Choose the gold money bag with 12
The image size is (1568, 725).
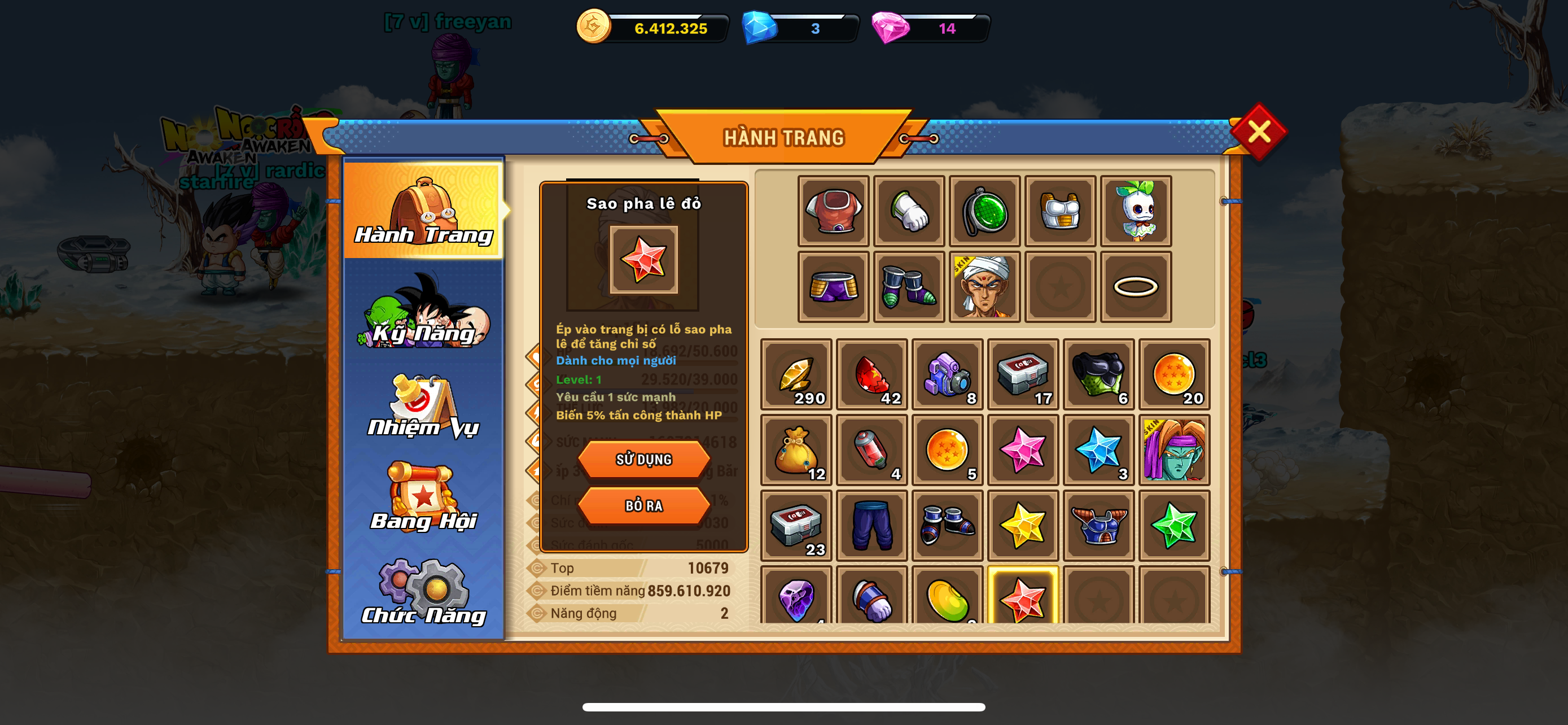(796, 450)
